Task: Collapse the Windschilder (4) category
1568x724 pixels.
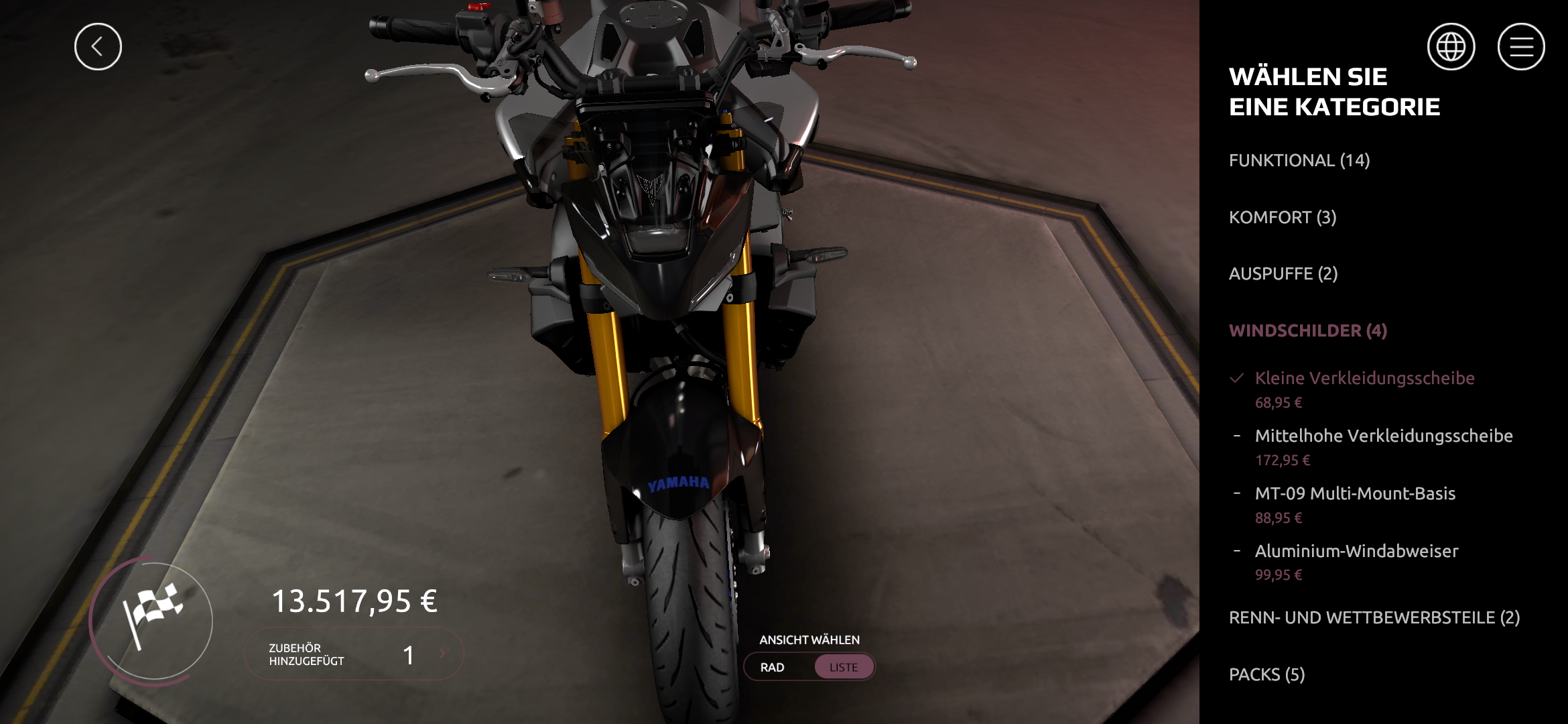Action: point(1307,331)
